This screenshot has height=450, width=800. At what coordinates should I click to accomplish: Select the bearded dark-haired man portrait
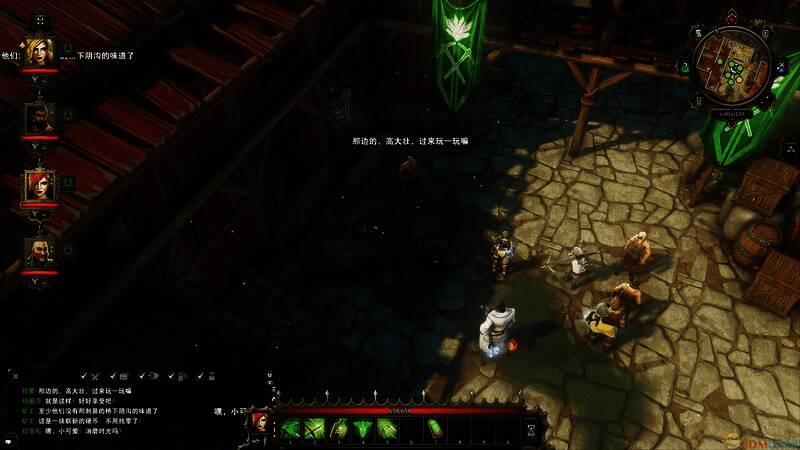[40, 119]
